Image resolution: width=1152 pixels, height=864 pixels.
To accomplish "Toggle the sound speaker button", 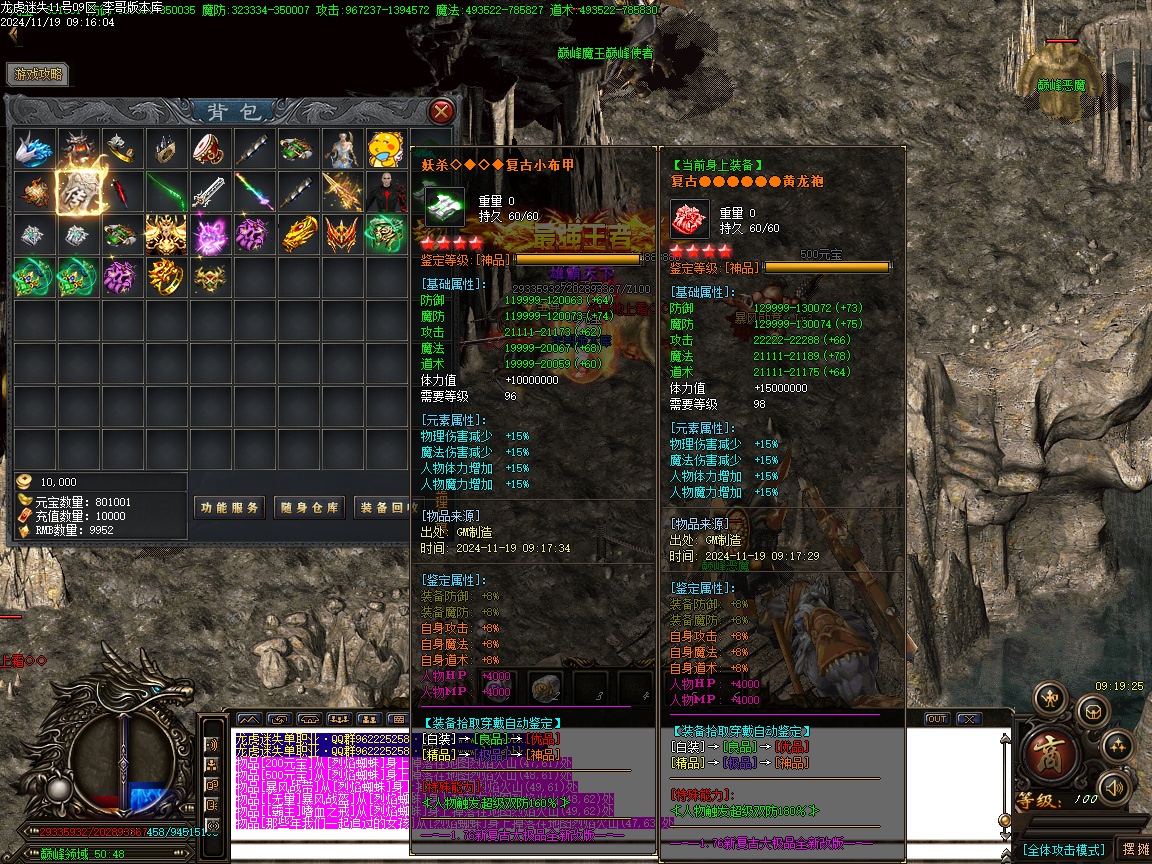I will 1115,789.
